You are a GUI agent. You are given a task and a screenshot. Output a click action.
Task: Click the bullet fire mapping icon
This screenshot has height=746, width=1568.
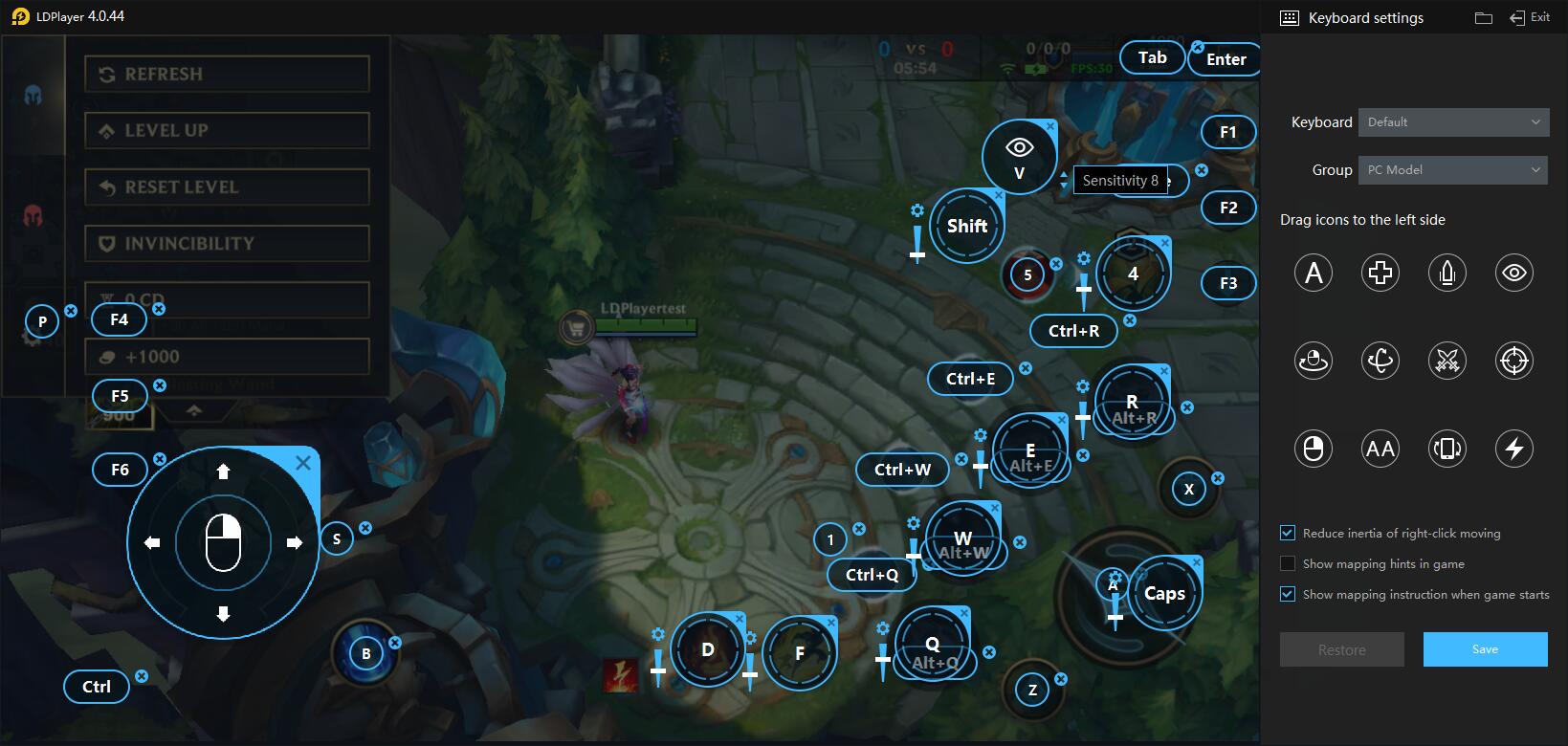point(1447,273)
